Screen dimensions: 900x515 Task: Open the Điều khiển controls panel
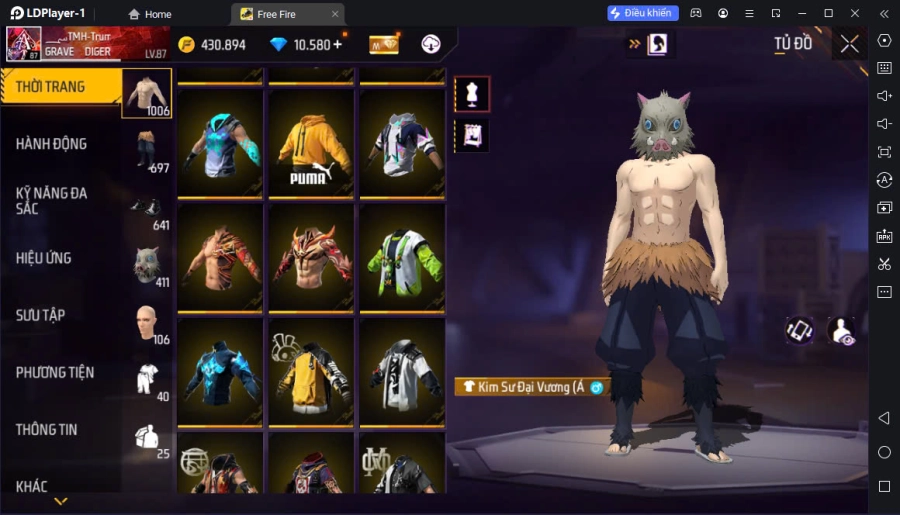coord(643,13)
